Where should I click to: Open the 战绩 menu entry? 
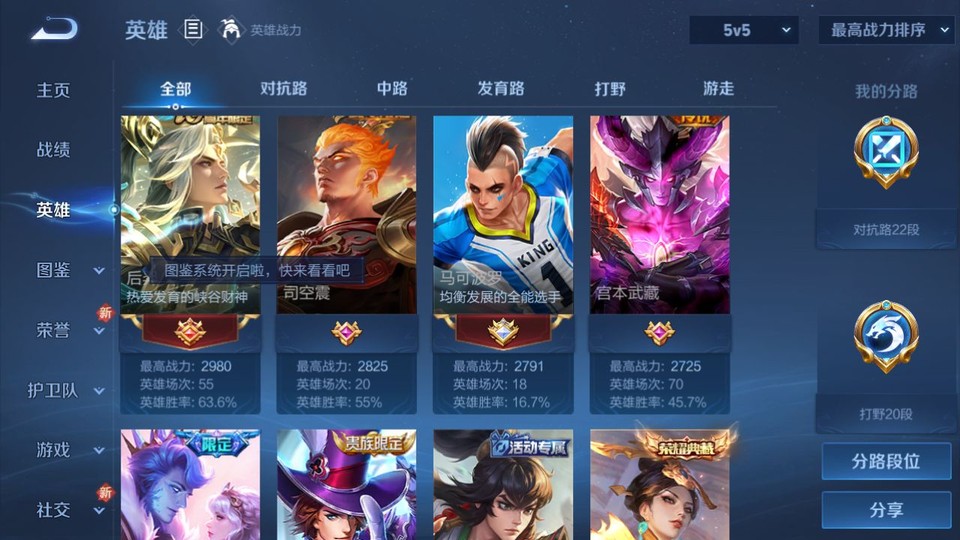tap(54, 150)
